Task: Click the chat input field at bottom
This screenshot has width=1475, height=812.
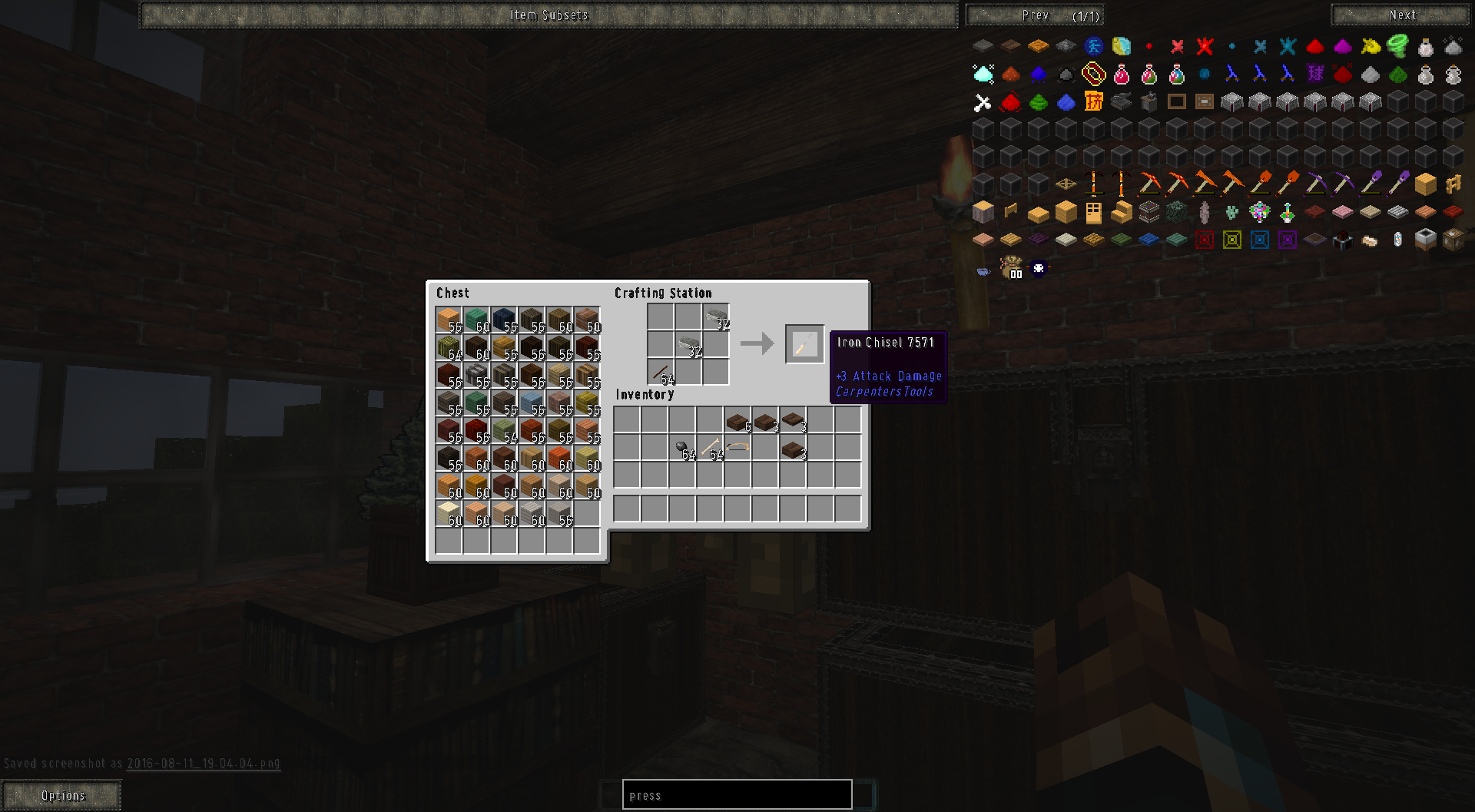Action: click(736, 794)
